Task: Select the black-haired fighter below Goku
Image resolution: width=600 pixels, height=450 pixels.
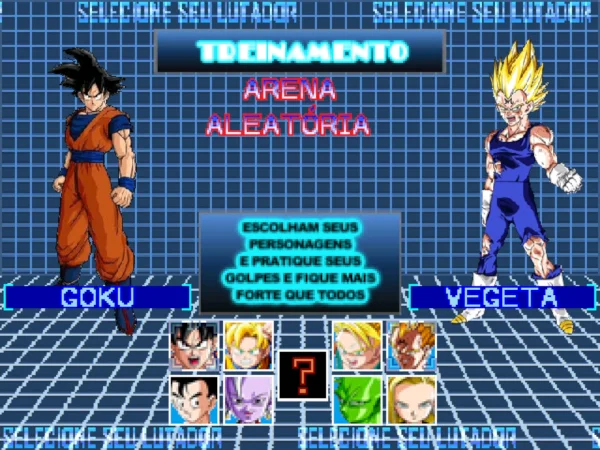Action: [x=193, y=399]
